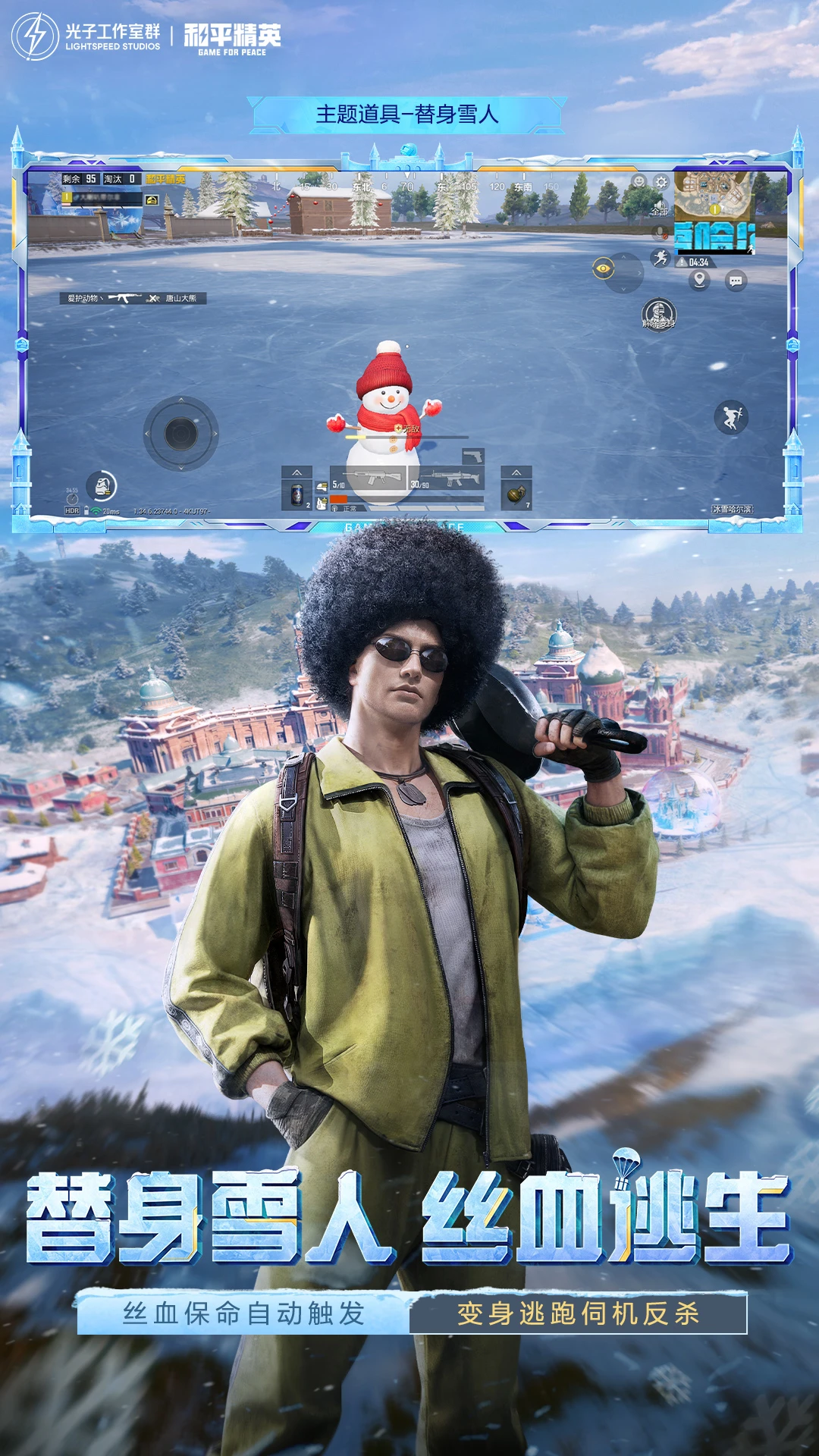Place a map marker with the pin icon
The height and width of the screenshot is (1456, 819).
coord(699,281)
